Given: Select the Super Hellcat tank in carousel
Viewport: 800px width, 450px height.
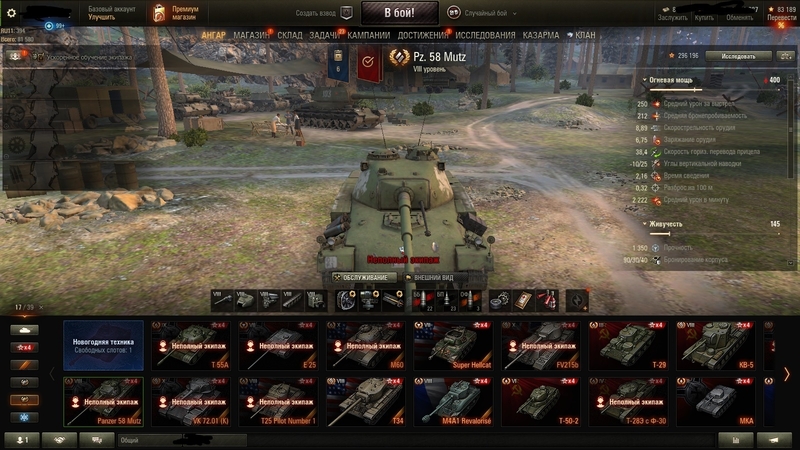Looking at the screenshot, I should [452, 346].
